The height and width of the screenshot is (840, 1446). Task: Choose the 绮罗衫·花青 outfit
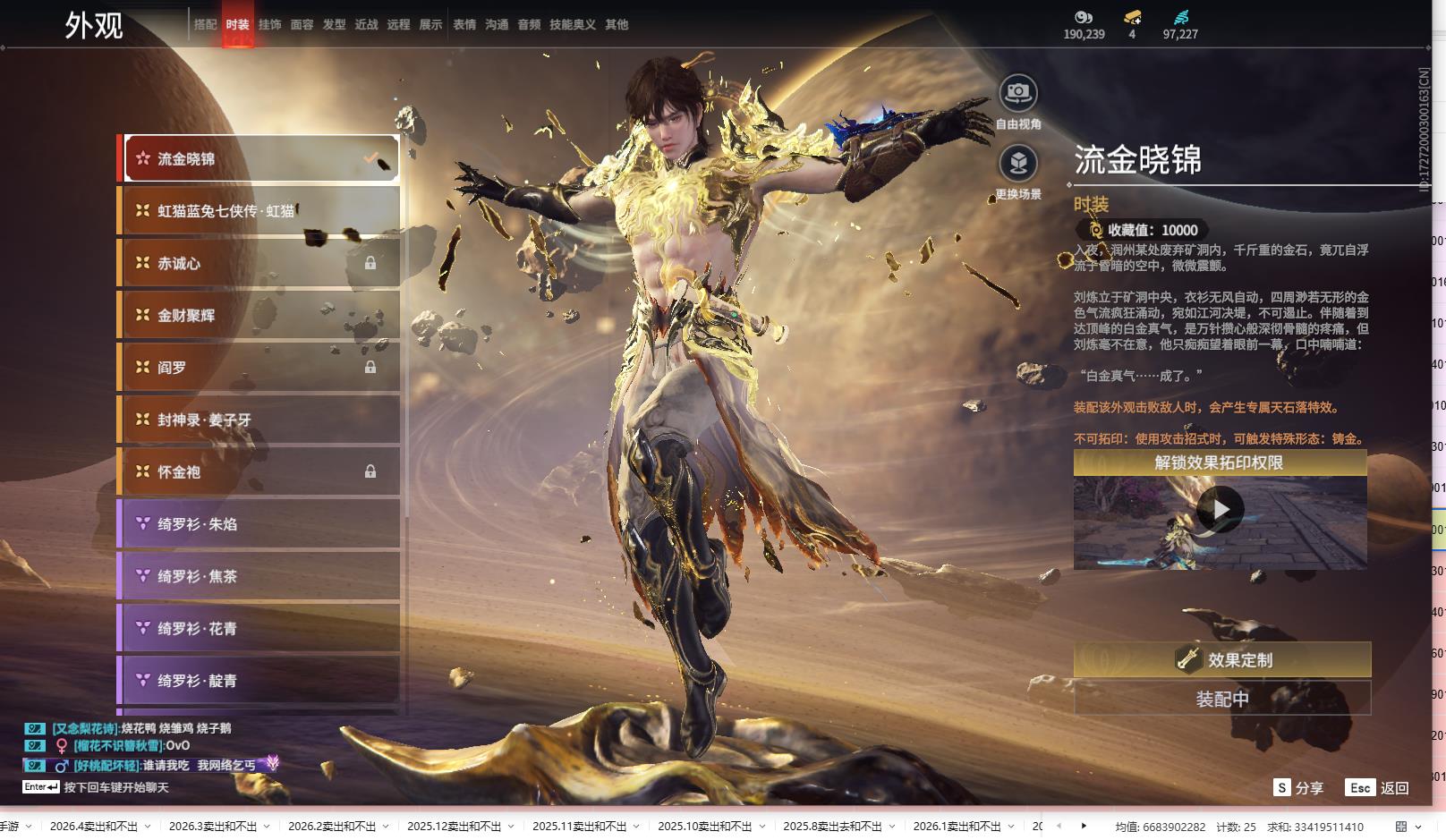pyautogui.click(x=259, y=629)
